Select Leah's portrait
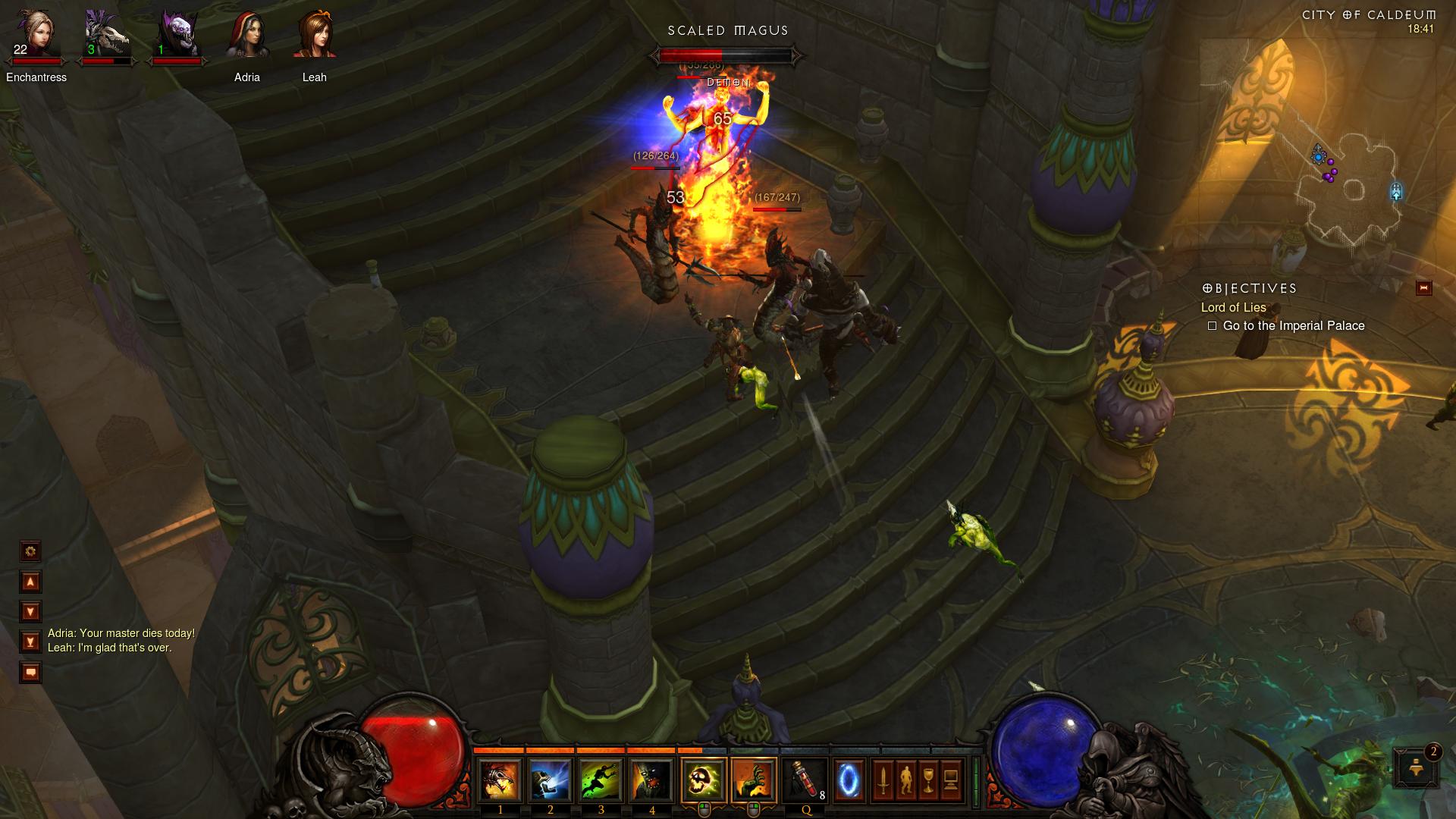The width and height of the screenshot is (1456, 819). (x=314, y=35)
